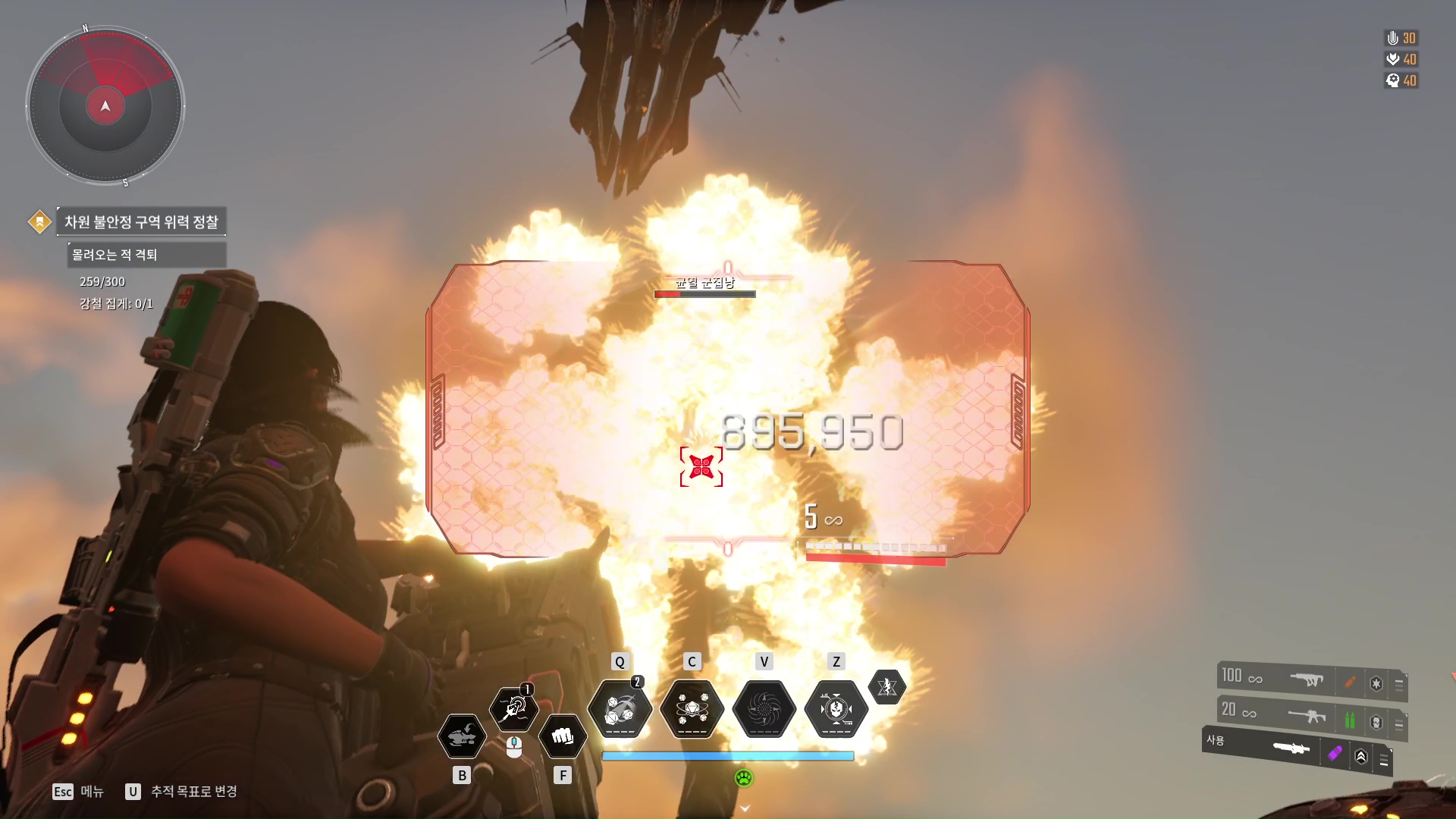Open the tracked quest 차원 불안정 구역 위력 정찰
This screenshot has height=819, width=1456.
point(141,221)
